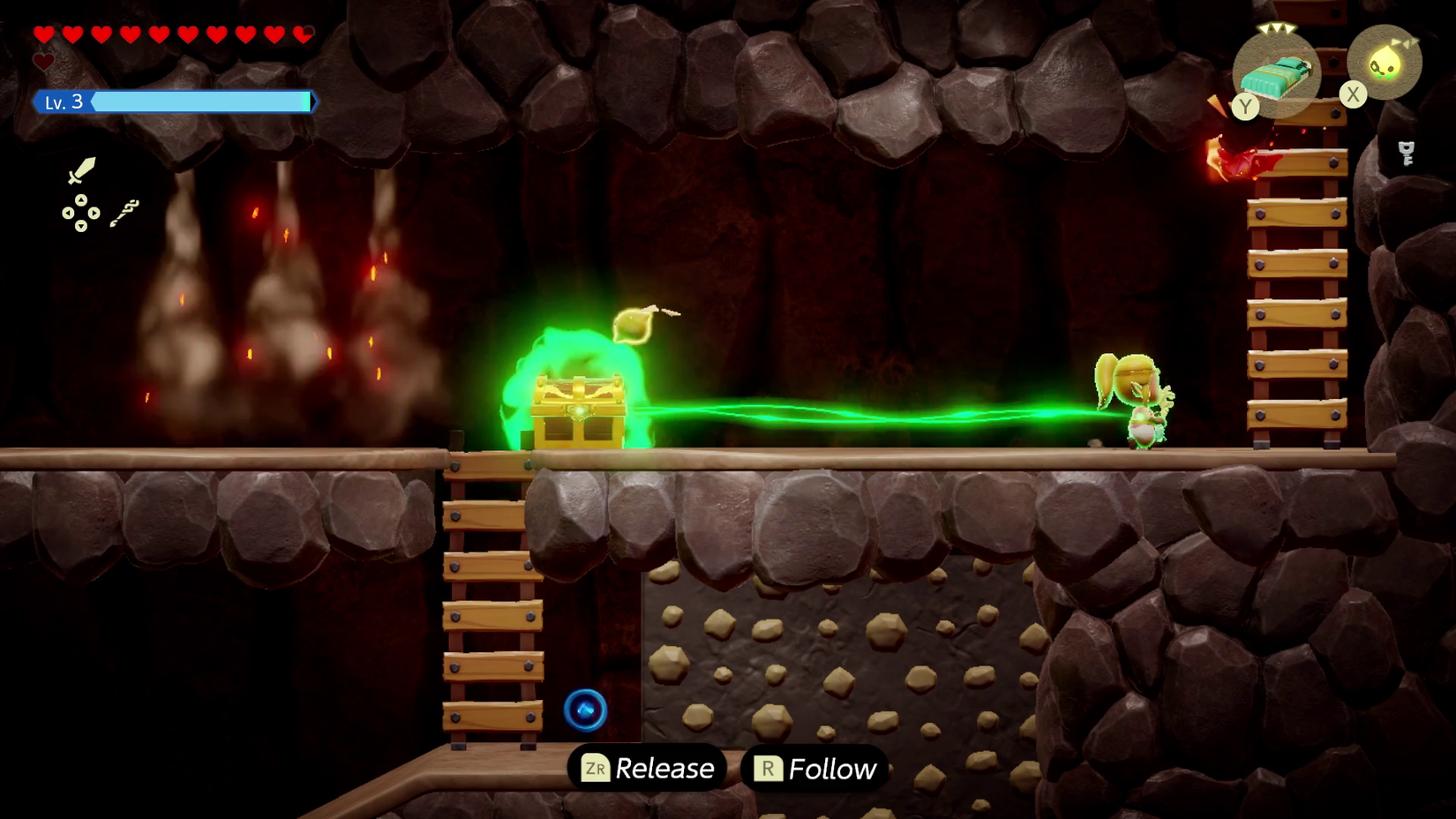1456x819 pixels.
Task: Click the X button badge
Action: pos(1353,94)
